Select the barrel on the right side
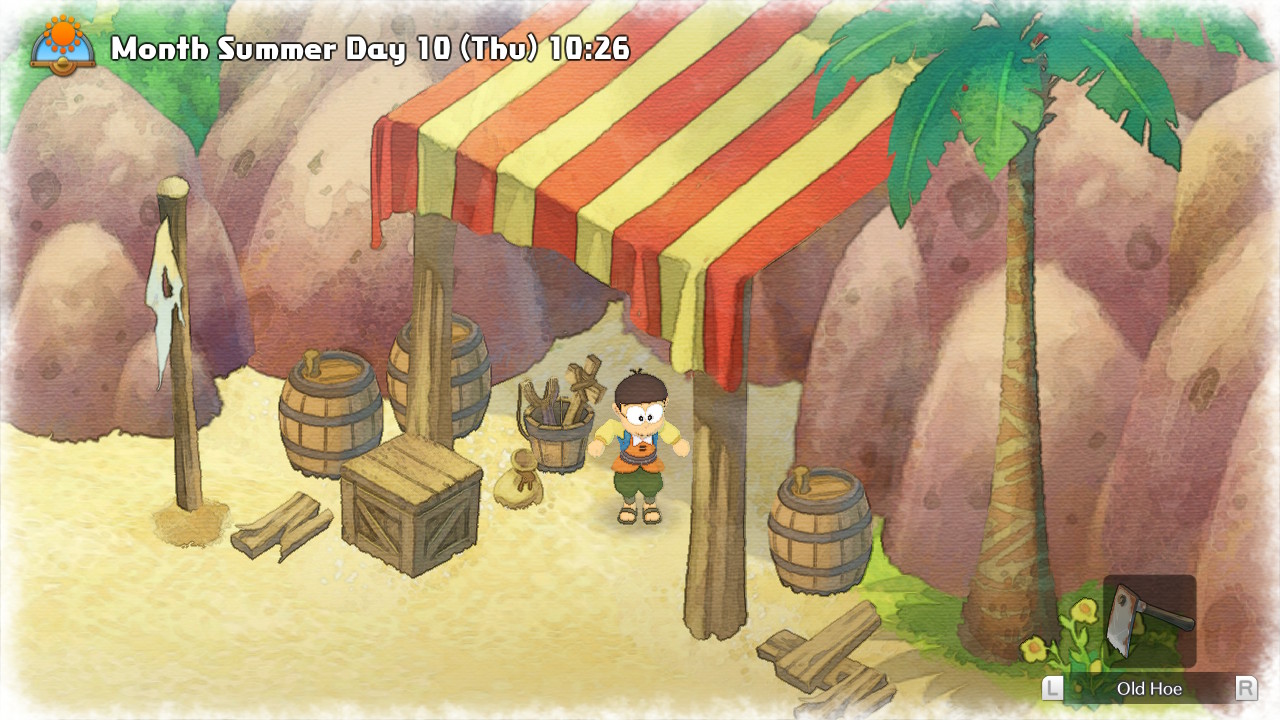 820,520
